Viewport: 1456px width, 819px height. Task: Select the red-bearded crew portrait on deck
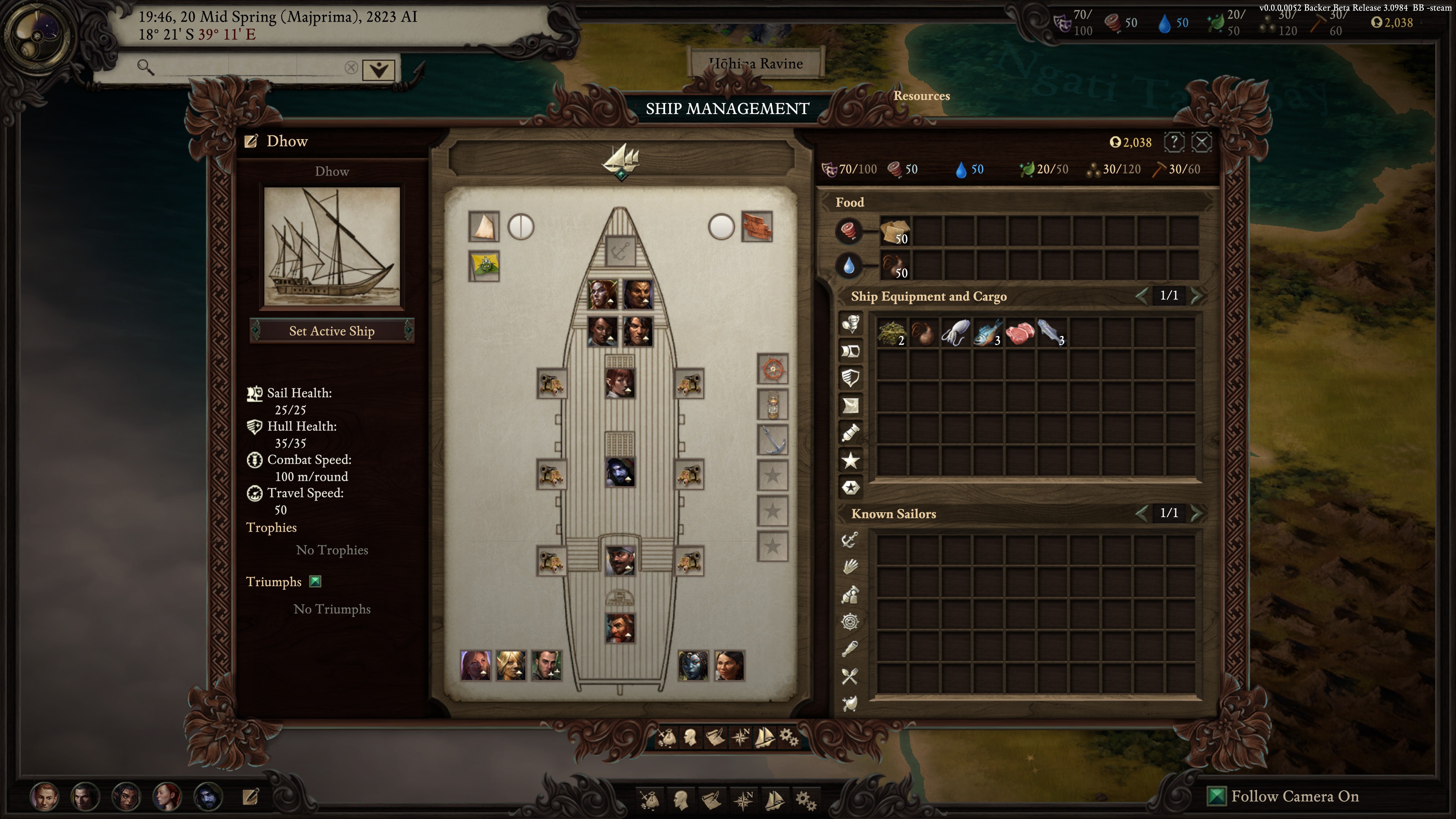[x=620, y=629]
